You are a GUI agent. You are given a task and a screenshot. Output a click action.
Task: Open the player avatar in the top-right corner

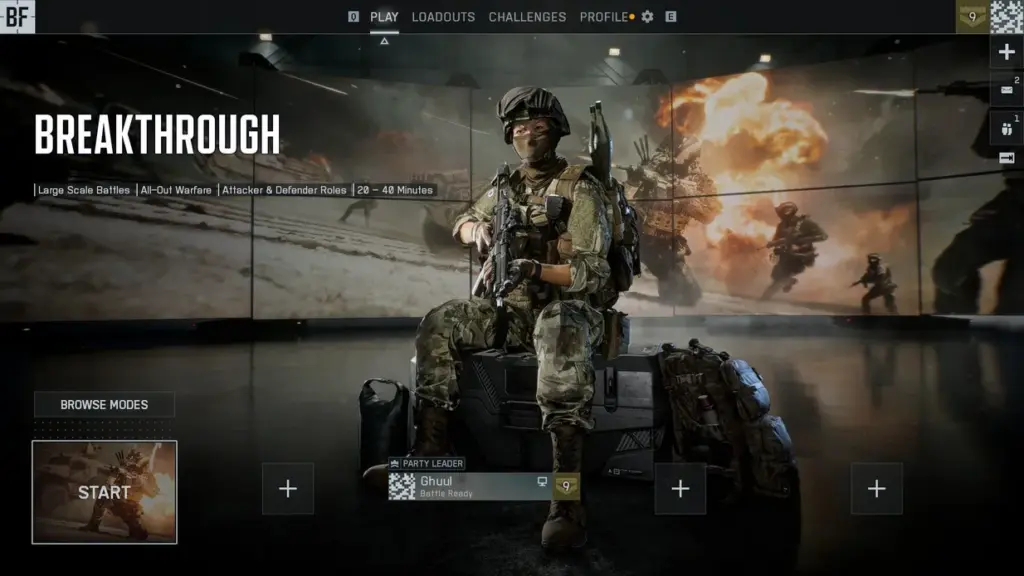(x=1007, y=17)
